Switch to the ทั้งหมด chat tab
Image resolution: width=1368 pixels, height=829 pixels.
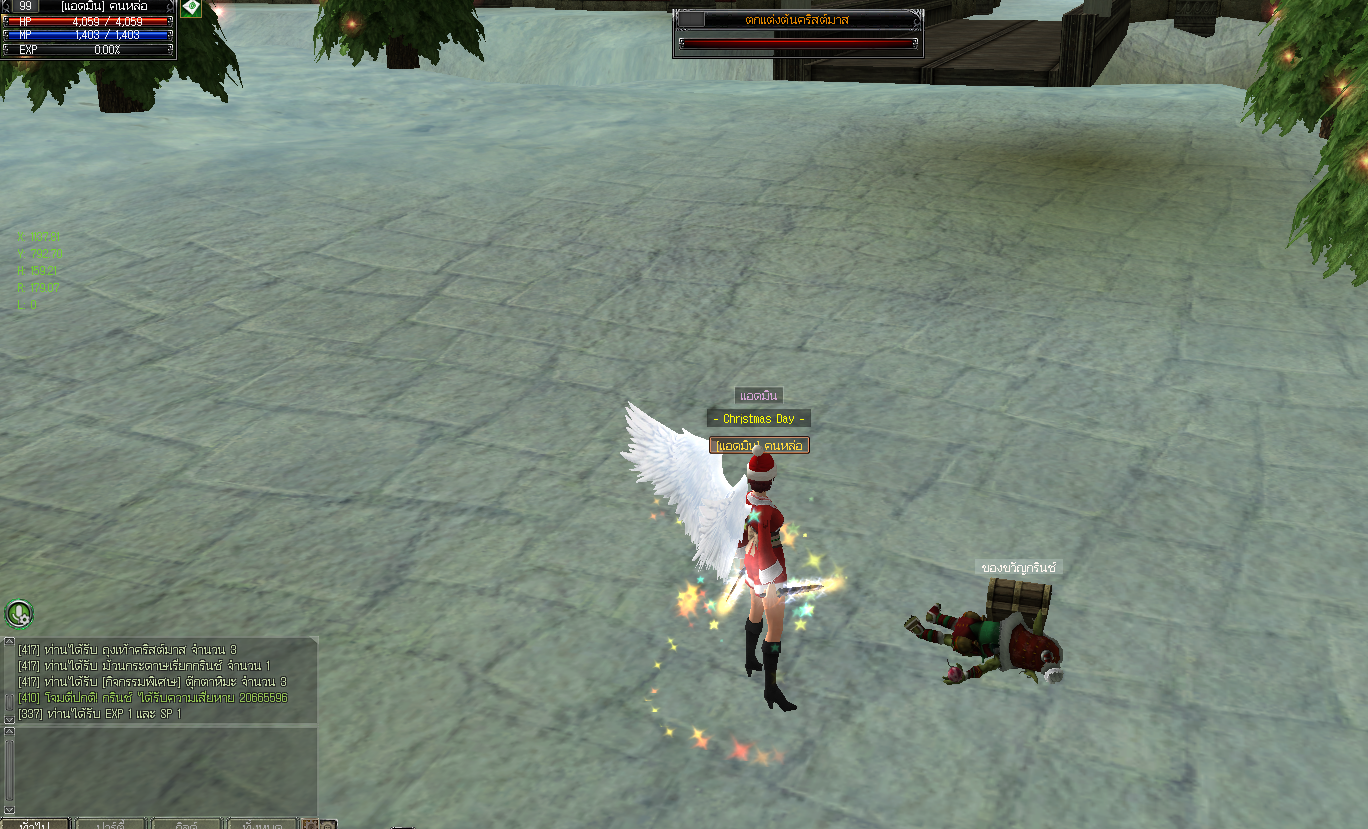[262, 824]
